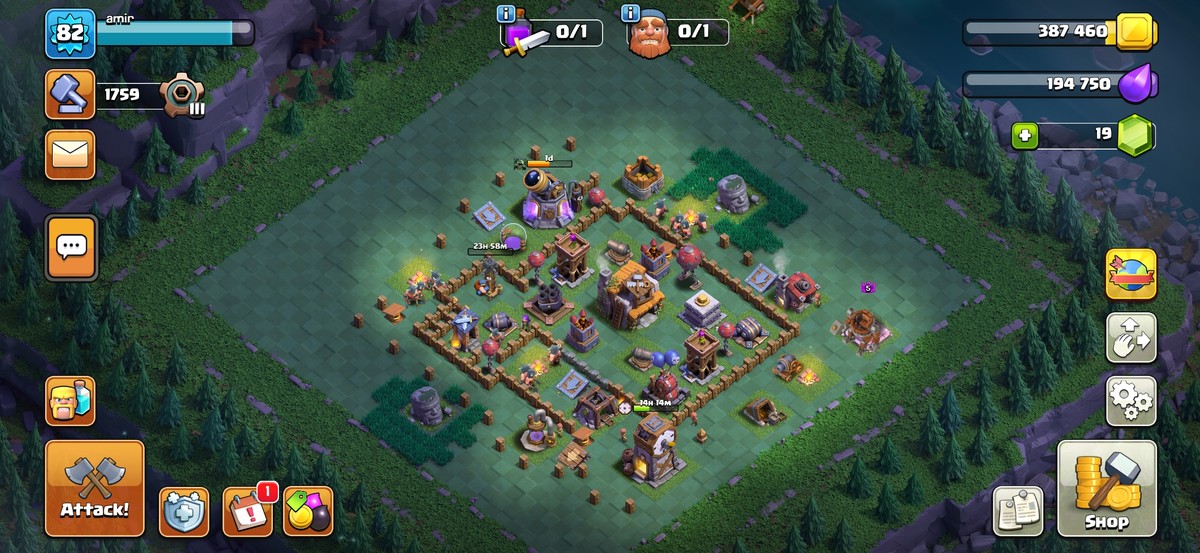
Task: Open the mail envelope inbox
Action: tap(70, 154)
